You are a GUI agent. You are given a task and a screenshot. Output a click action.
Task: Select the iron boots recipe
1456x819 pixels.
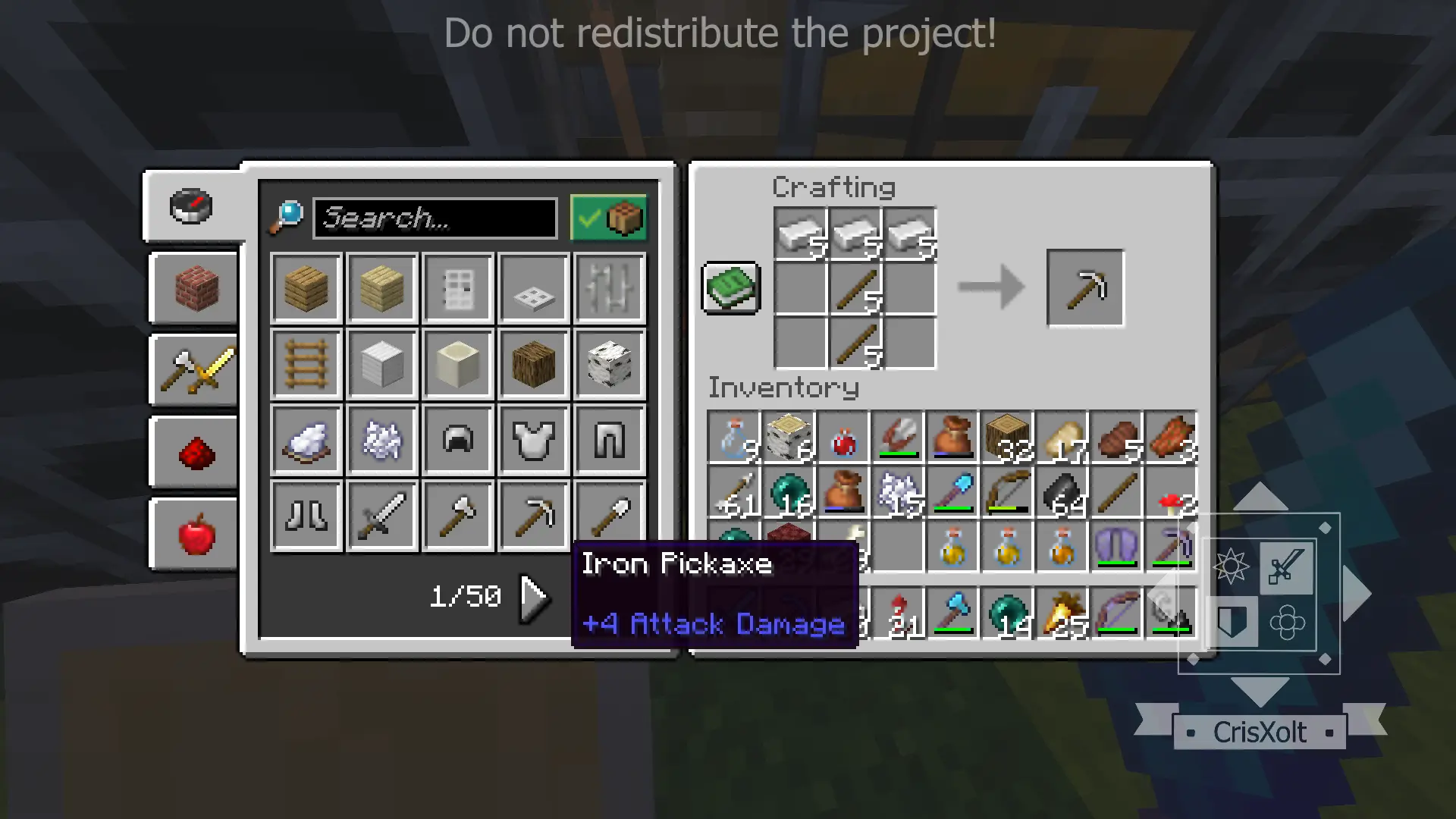[306, 516]
